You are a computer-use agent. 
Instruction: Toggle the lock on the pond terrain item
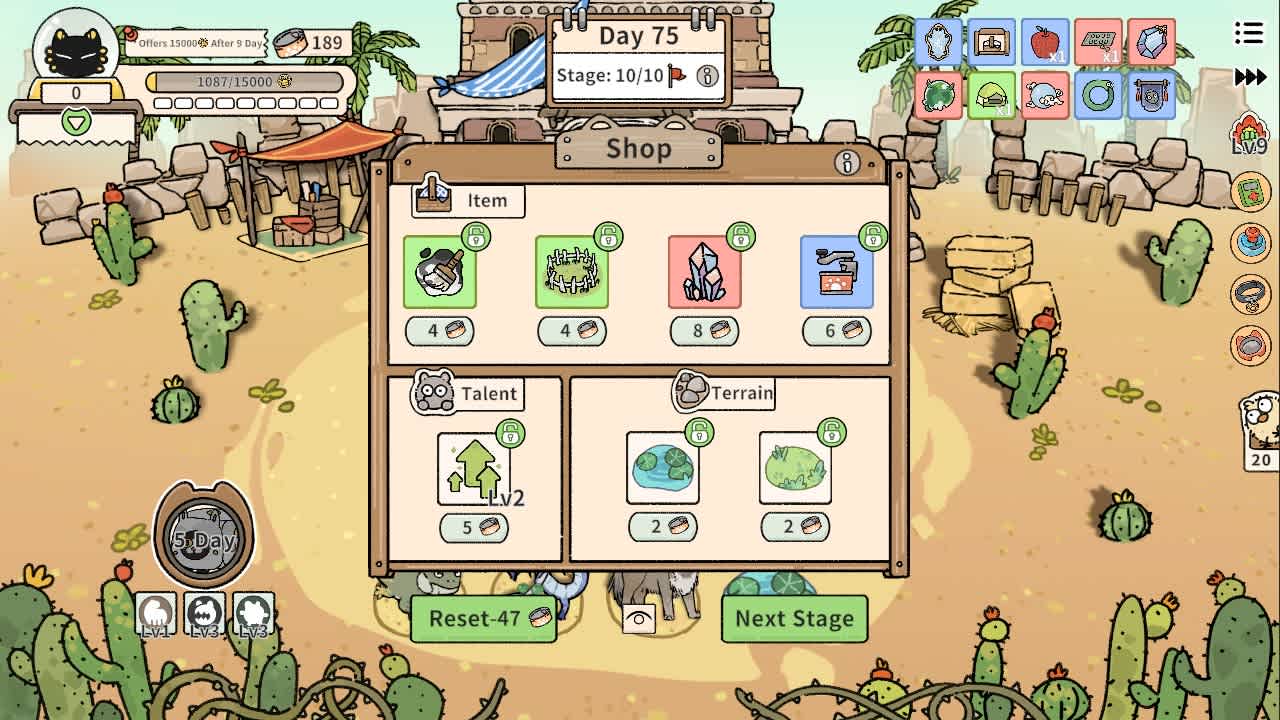tap(697, 433)
